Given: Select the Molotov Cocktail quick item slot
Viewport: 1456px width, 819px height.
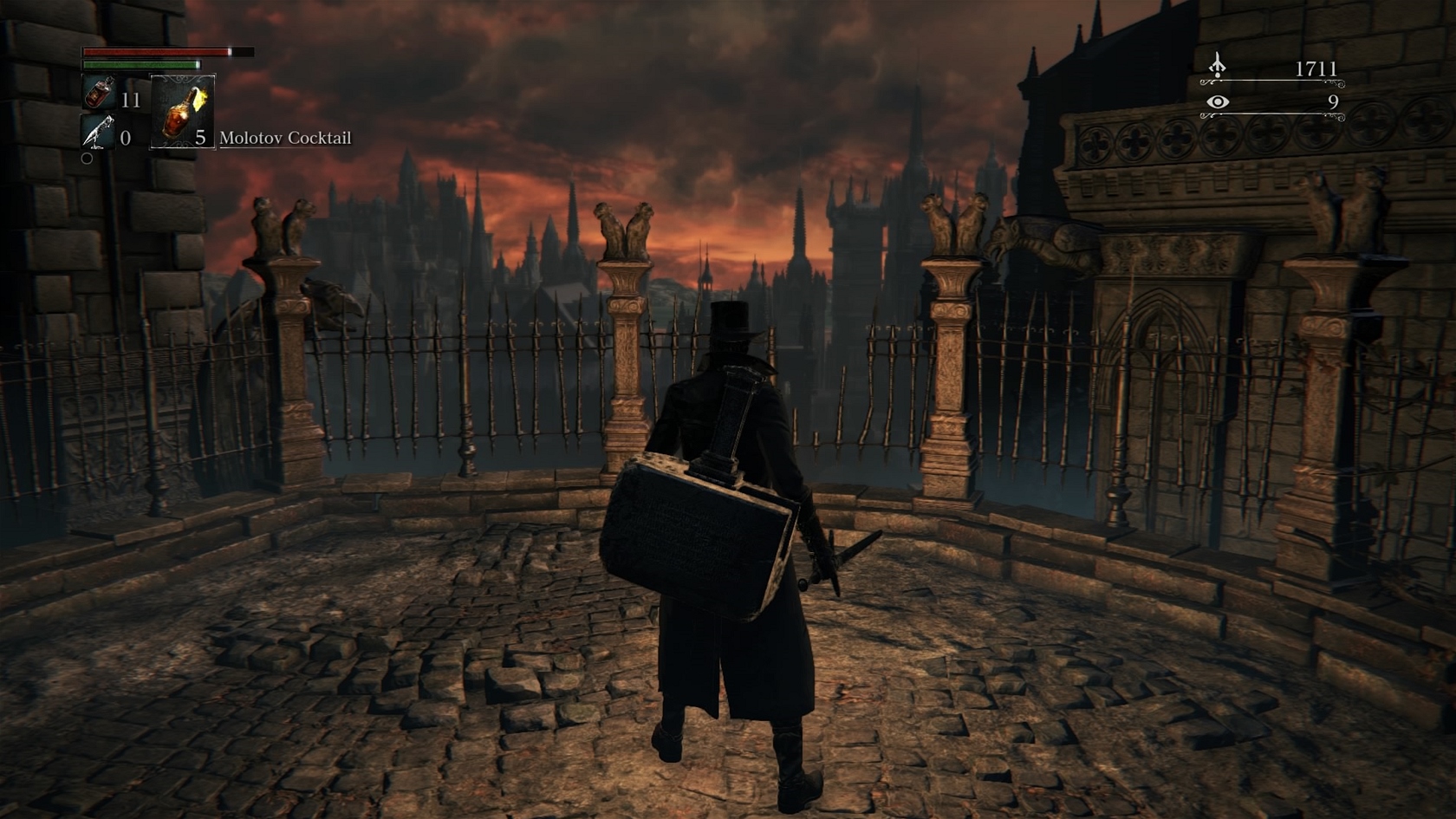Looking at the screenshot, I should (x=183, y=111).
